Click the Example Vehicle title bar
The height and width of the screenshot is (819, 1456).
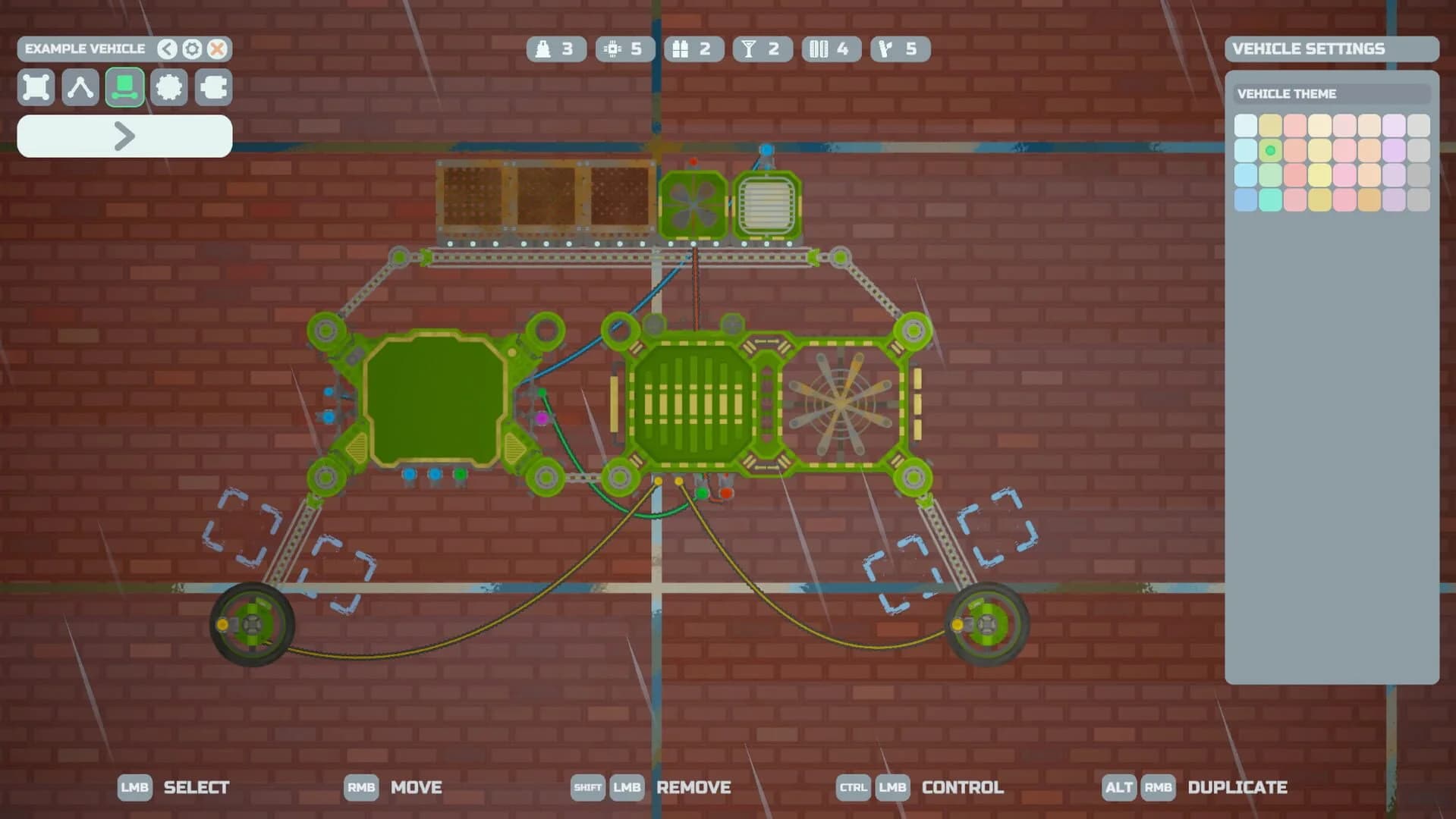86,49
